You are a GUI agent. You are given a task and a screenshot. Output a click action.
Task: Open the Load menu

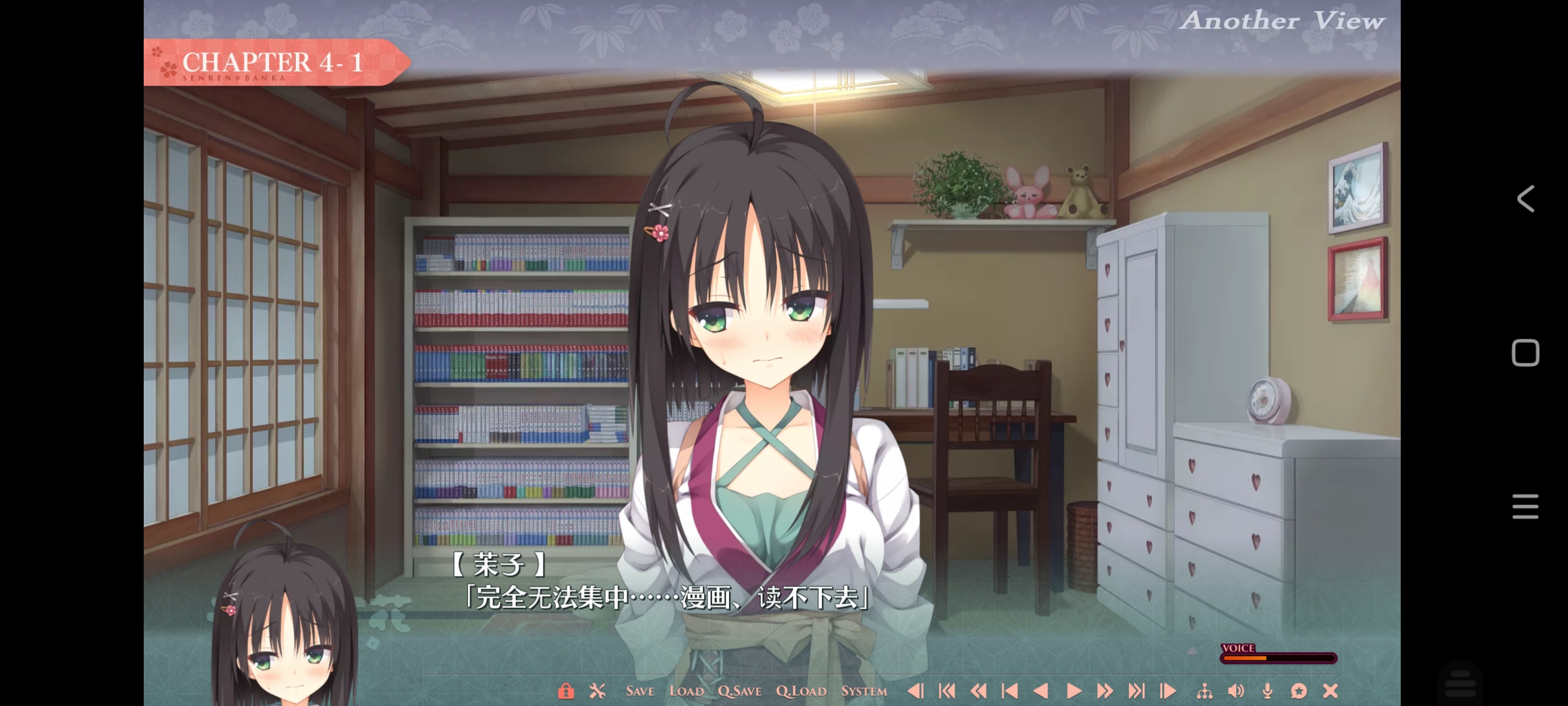686,691
